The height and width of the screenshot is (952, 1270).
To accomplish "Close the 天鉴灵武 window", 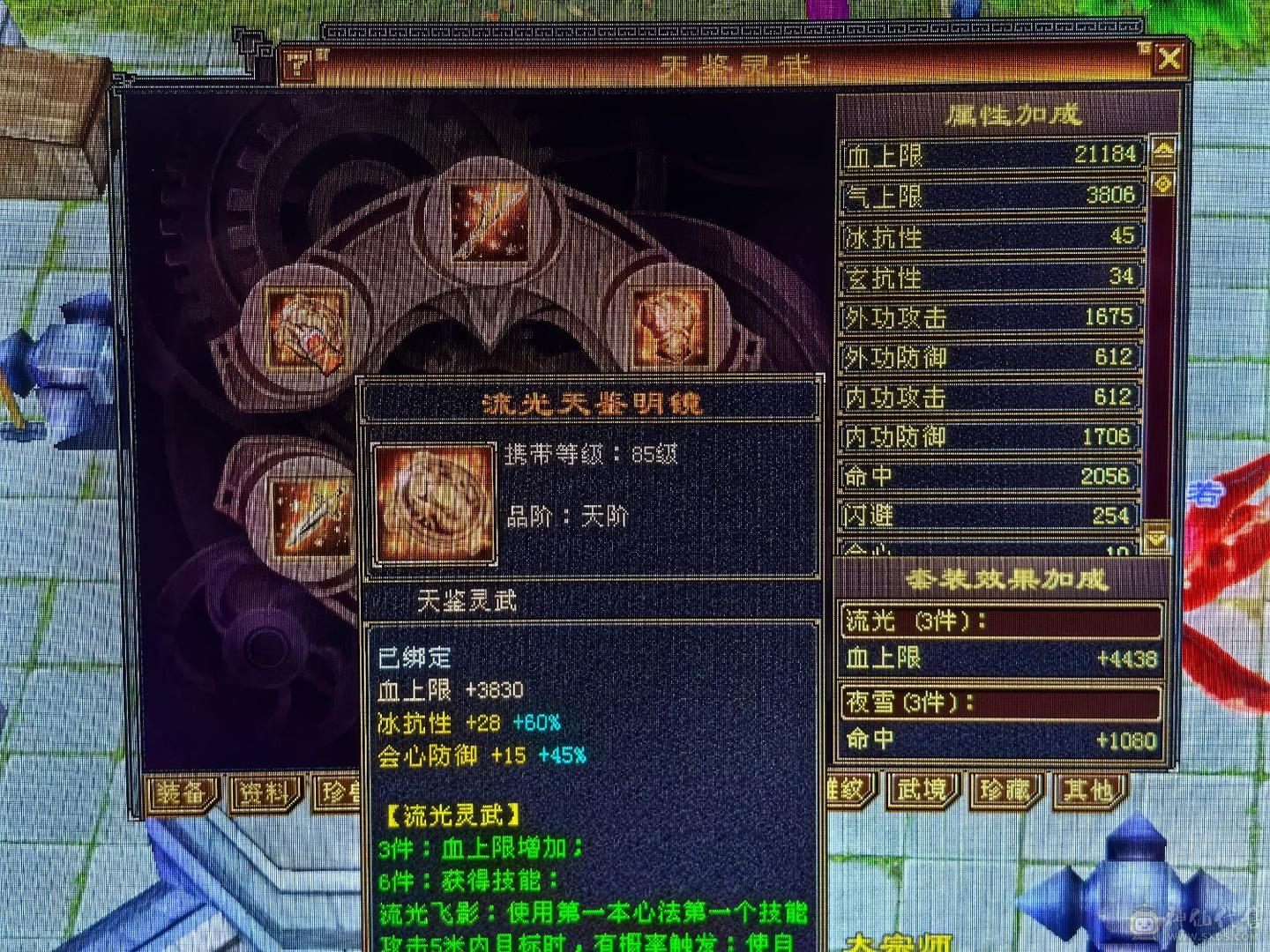I will [x=1169, y=59].
